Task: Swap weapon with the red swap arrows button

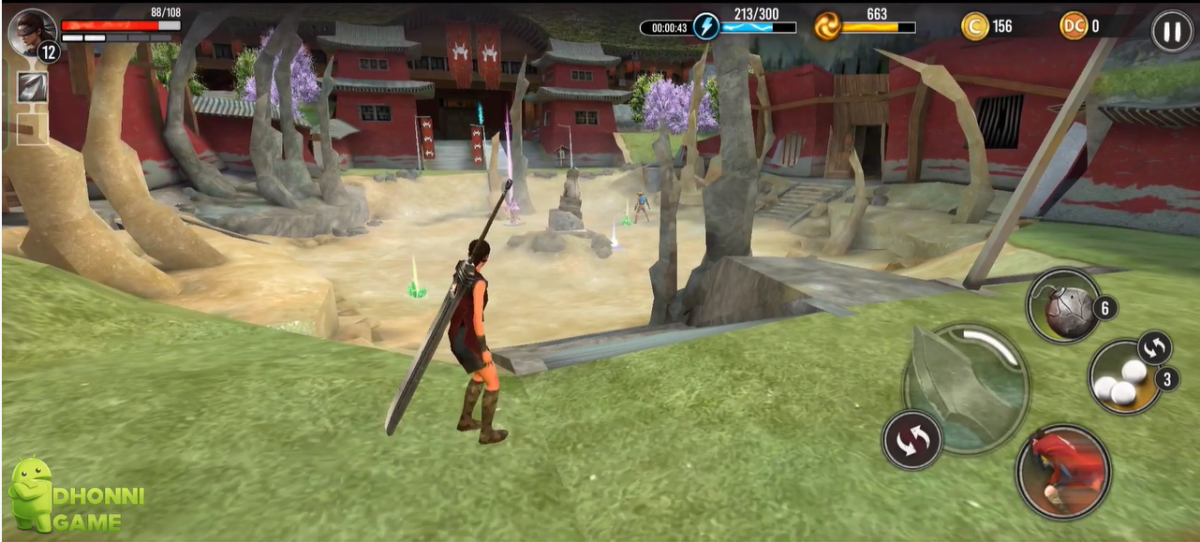Action: [912, 441]
